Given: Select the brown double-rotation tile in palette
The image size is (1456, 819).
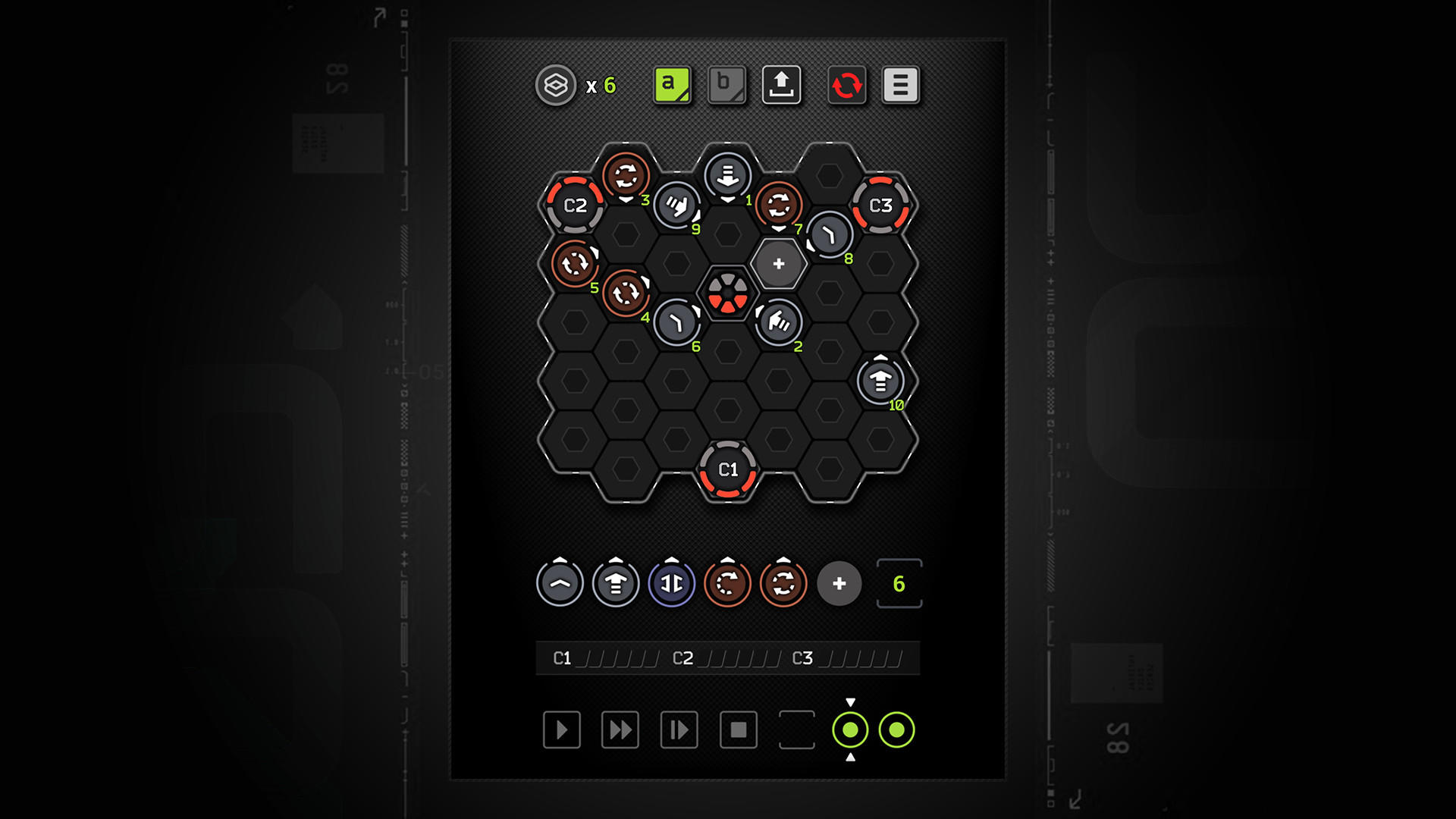Looking at the screenshot, I should [x=782, y=582].
